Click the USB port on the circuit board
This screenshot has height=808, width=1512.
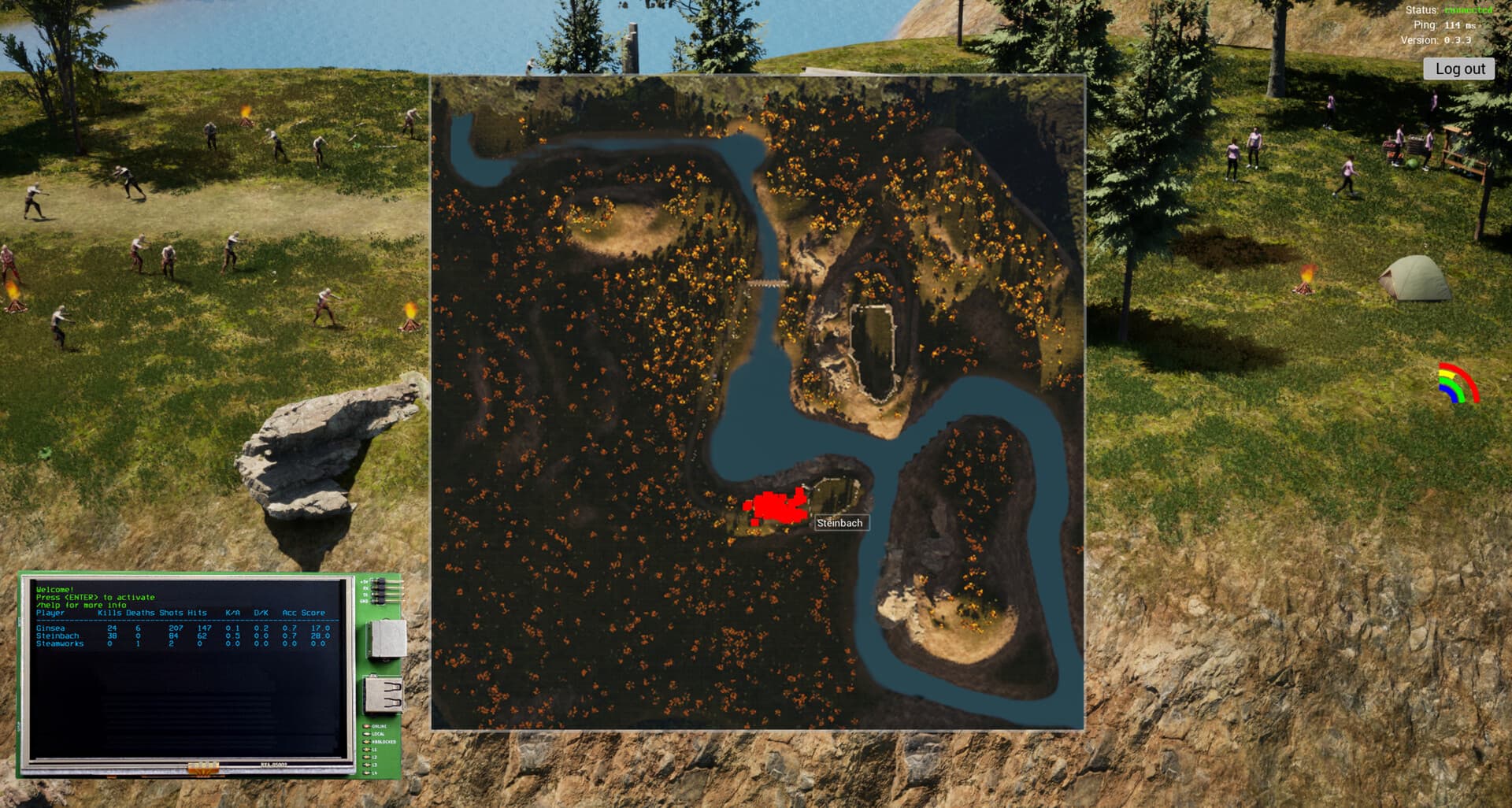click(383, 695)
